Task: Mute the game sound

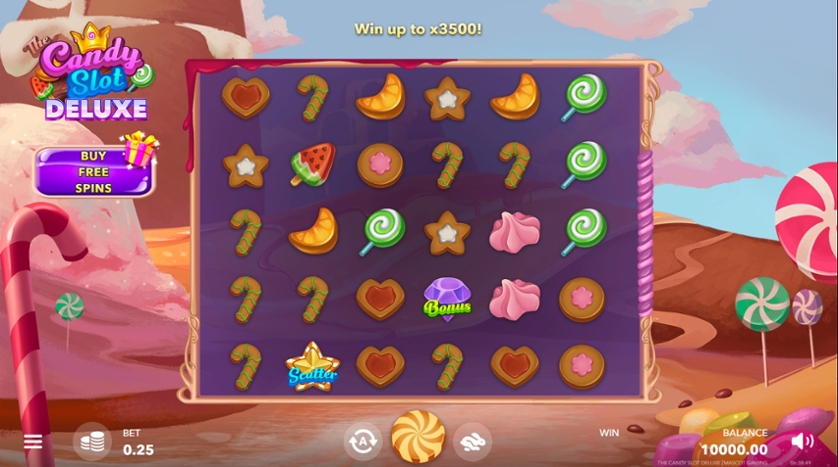Action: (802, 440)
